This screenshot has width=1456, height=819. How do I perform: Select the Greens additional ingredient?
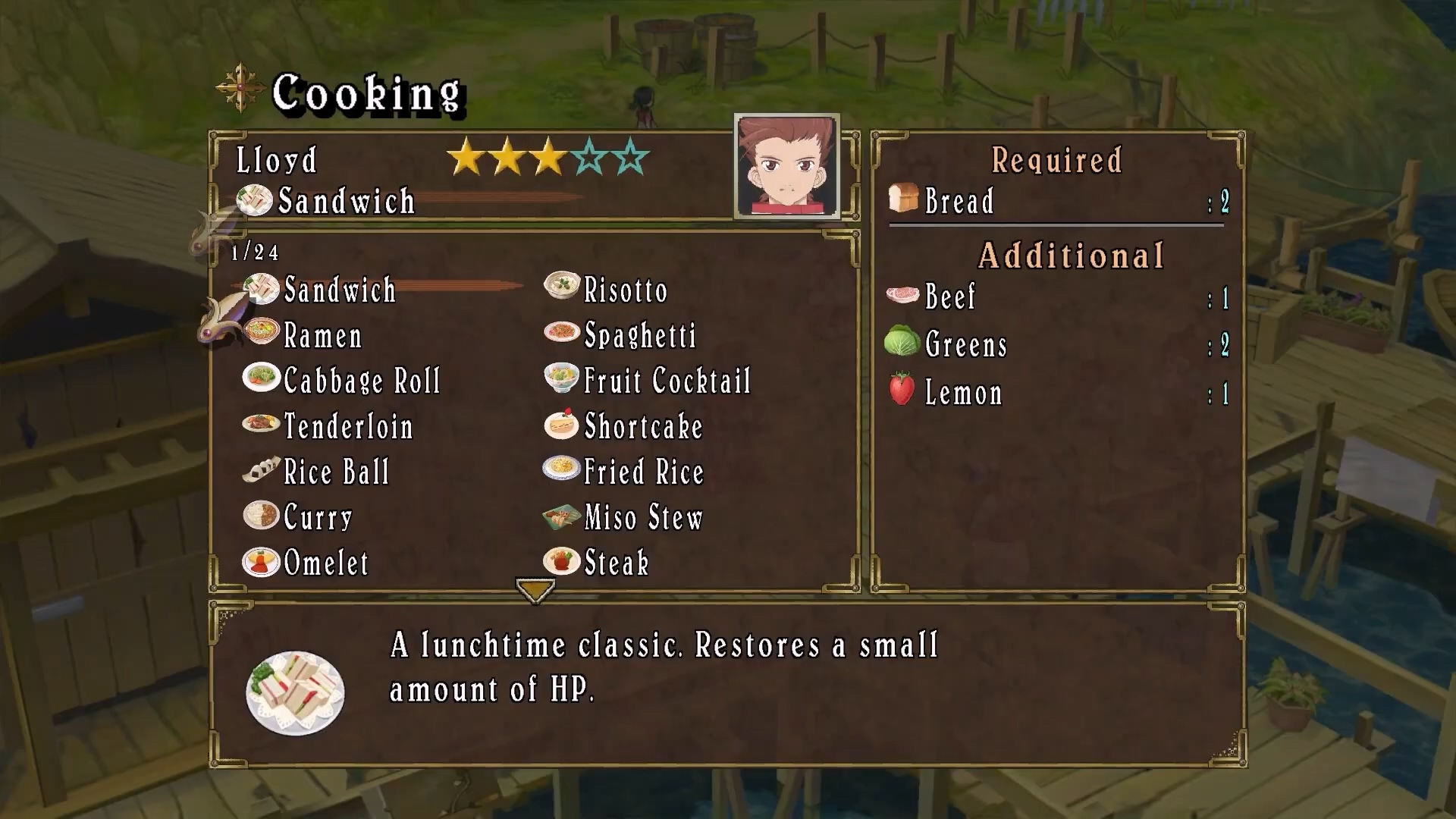point(965,345)
